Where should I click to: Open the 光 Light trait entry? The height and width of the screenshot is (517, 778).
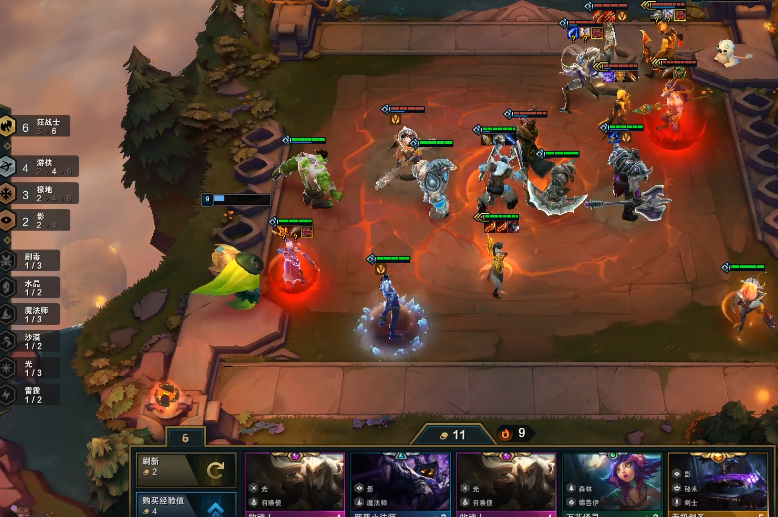click(30, 368)
